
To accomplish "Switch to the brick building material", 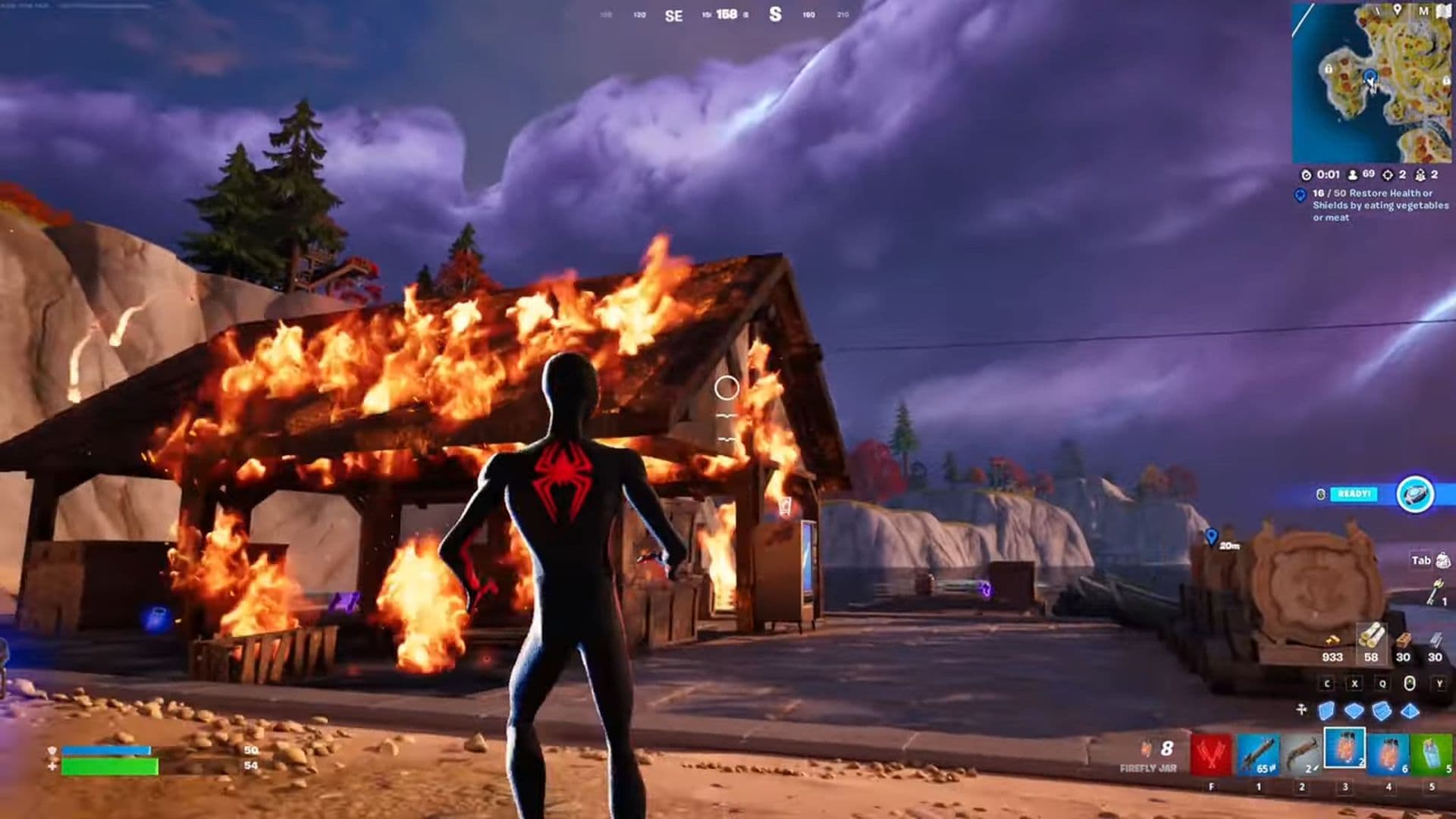I will pos(1403,641).
